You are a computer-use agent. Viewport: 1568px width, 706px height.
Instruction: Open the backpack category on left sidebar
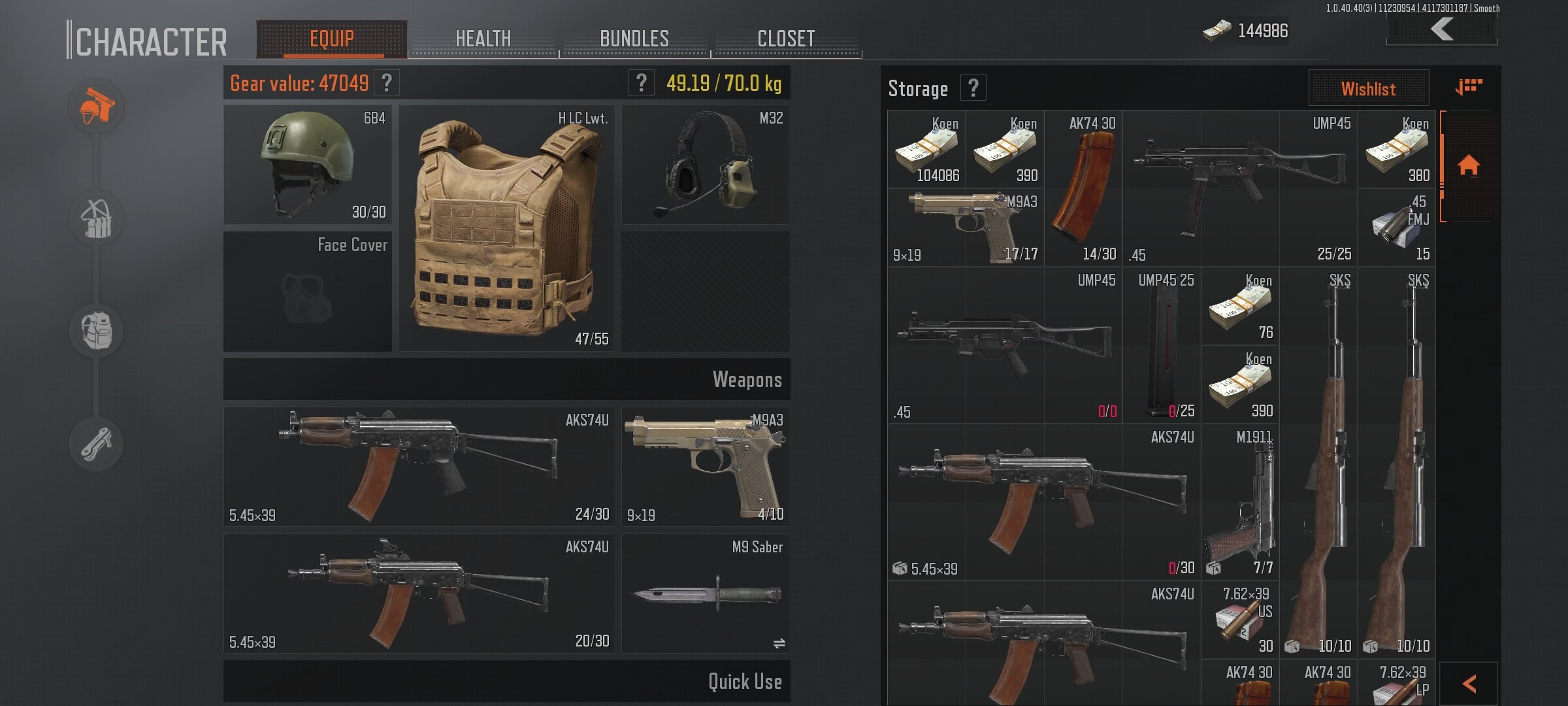click(x=97, y=330)
